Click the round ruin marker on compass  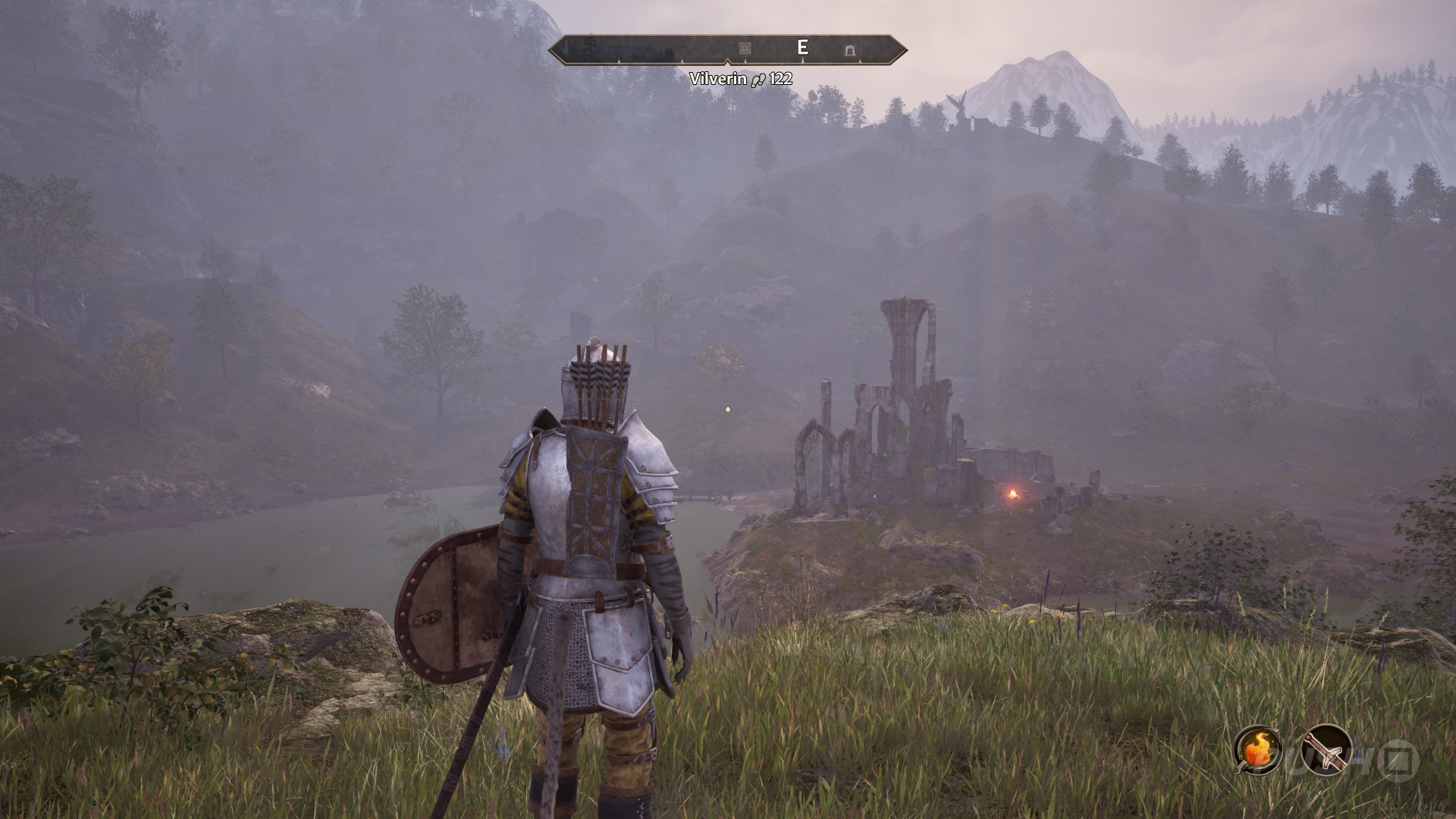tap(745, 49)
